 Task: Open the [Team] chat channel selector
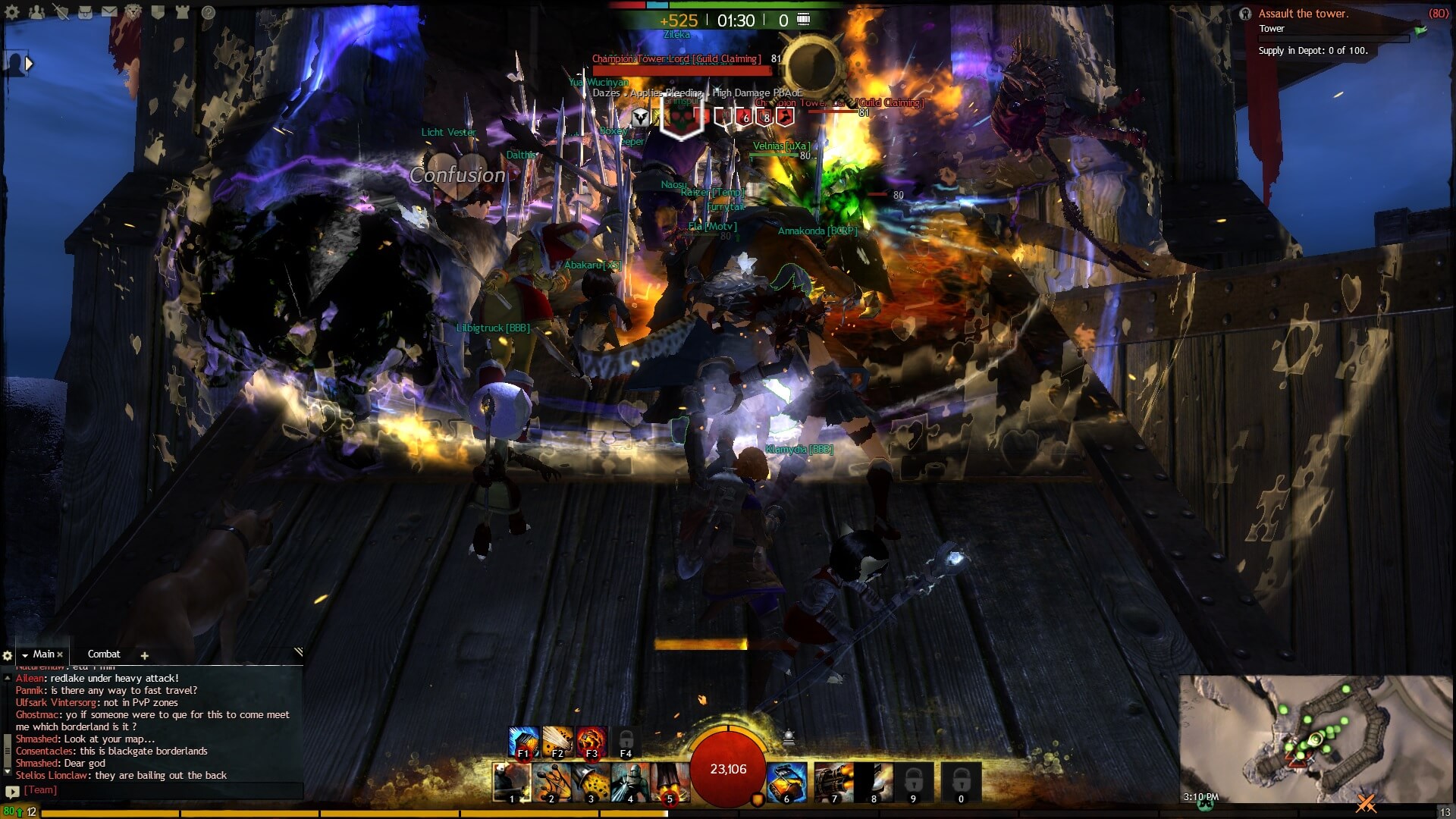pos(41,790)
